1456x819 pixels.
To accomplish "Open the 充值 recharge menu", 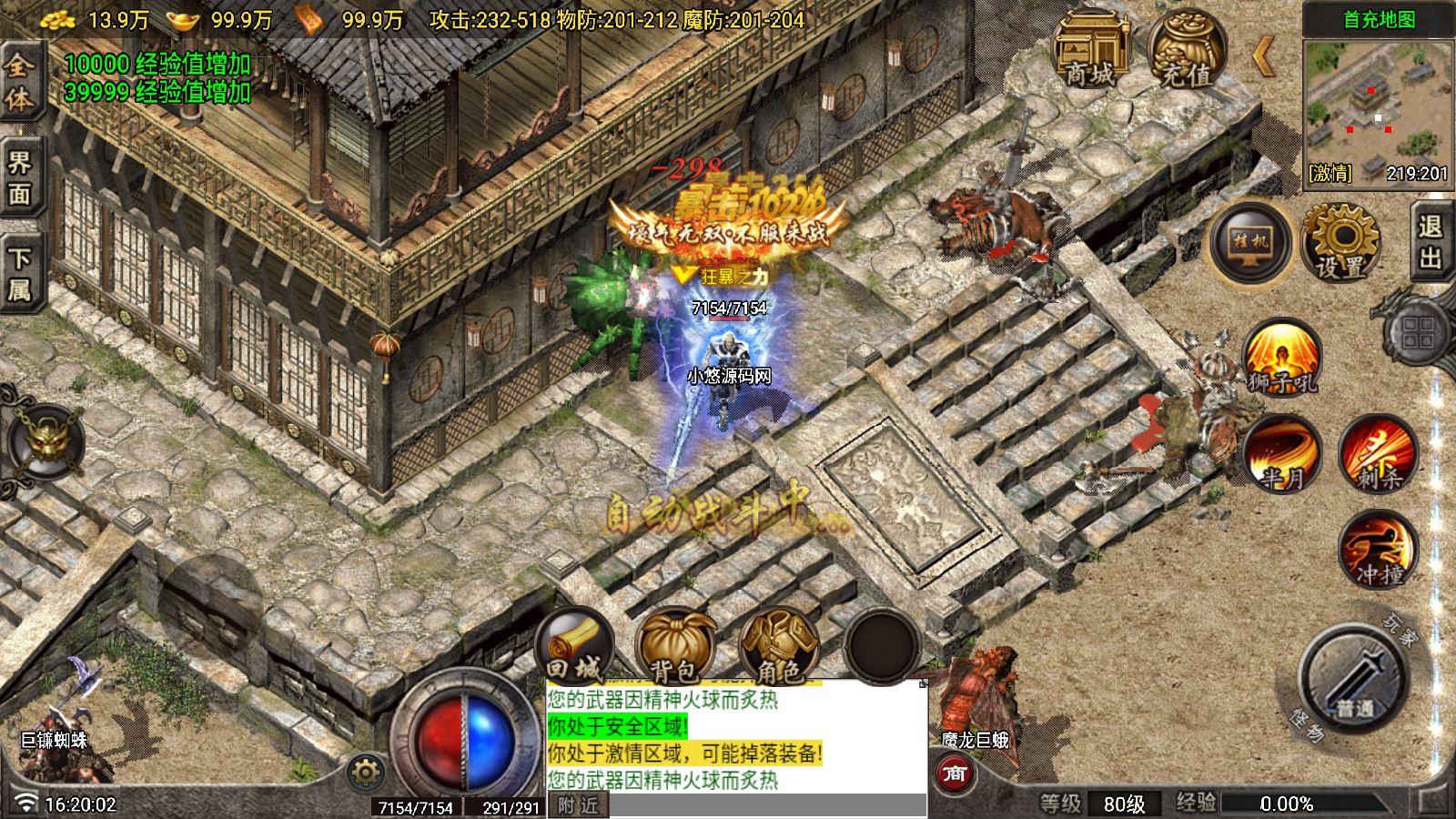I will [x=1186, y=50].
